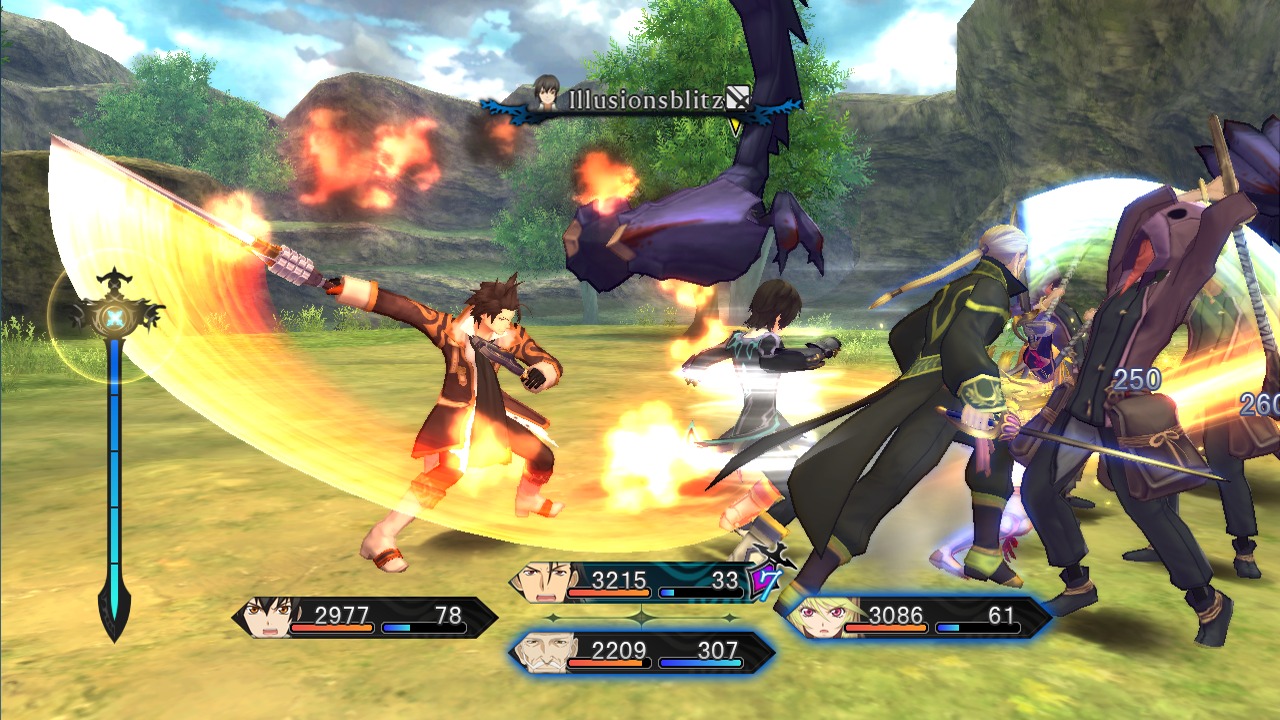
Task: Choose the white-bearded old man's status panel
Action: click(x=641, y=652)
